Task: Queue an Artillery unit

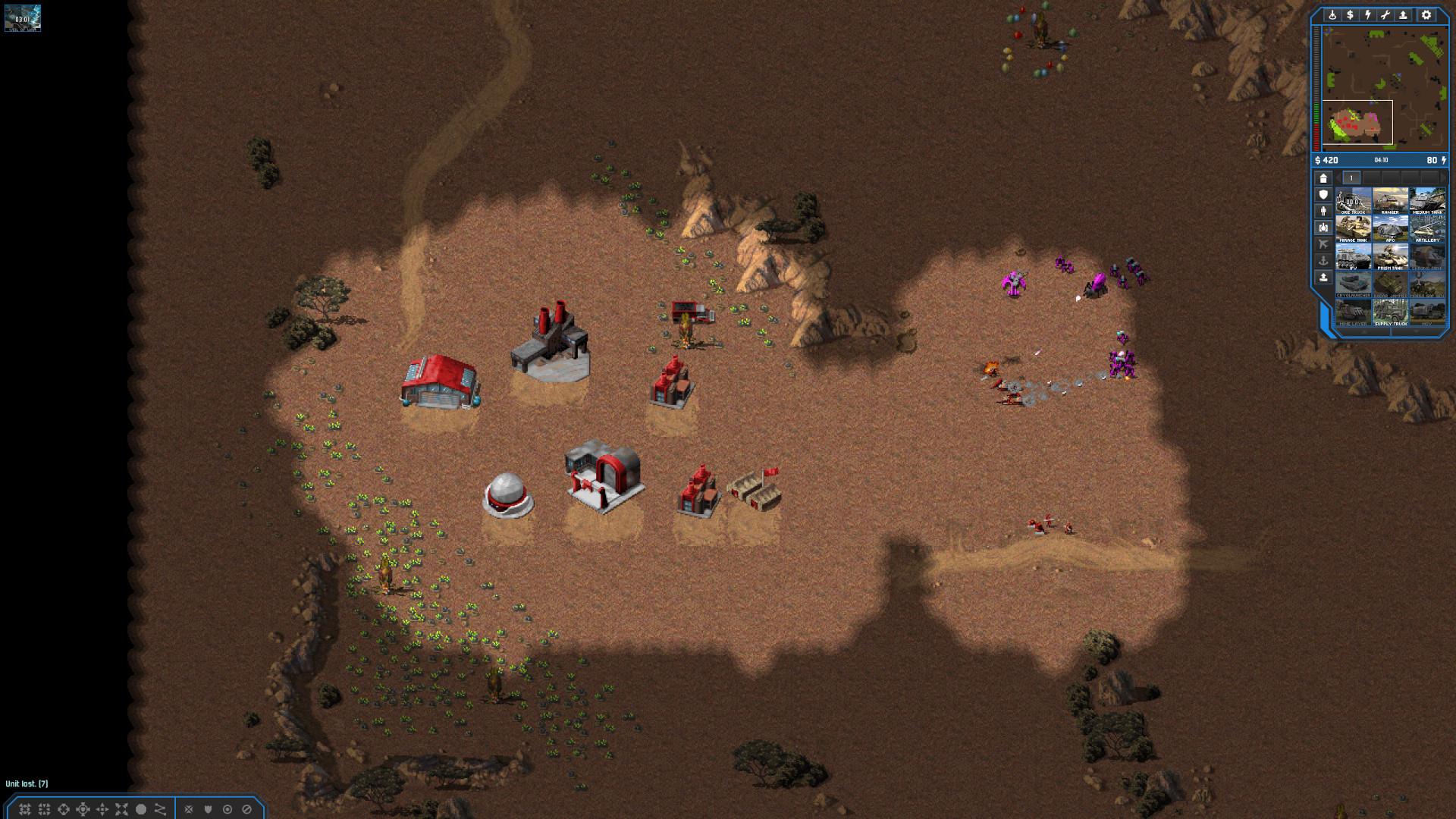Action: pyautogui.click(x=1426, y=229)
